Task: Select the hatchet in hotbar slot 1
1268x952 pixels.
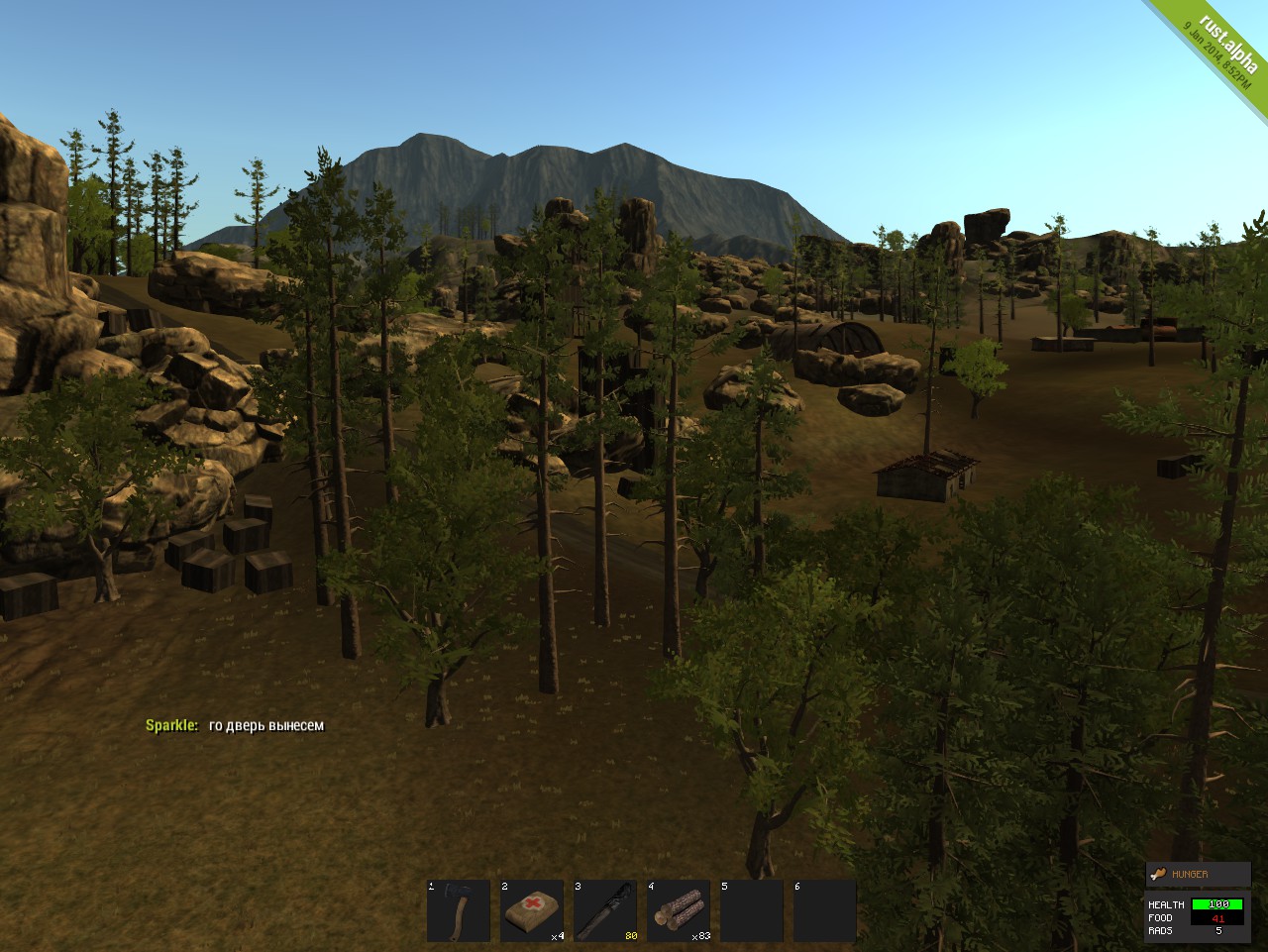Action: pos(459,910)
